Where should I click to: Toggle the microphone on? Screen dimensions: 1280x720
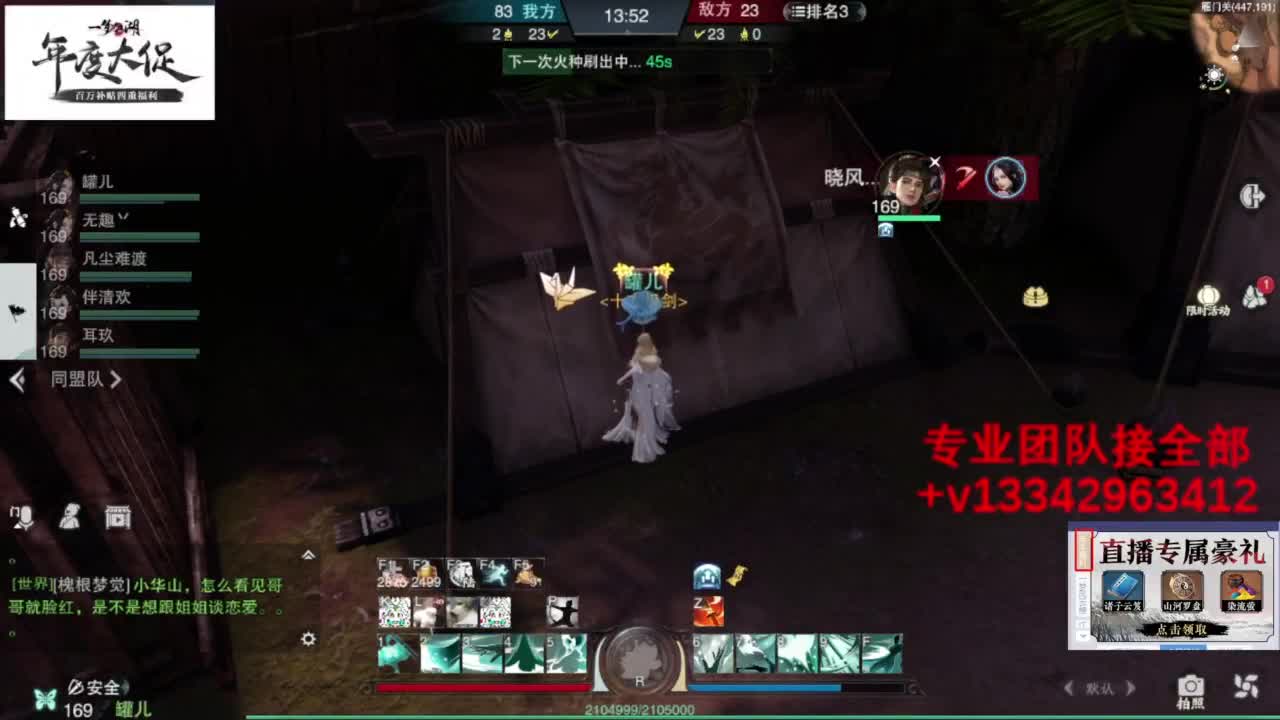coord(20,518)
